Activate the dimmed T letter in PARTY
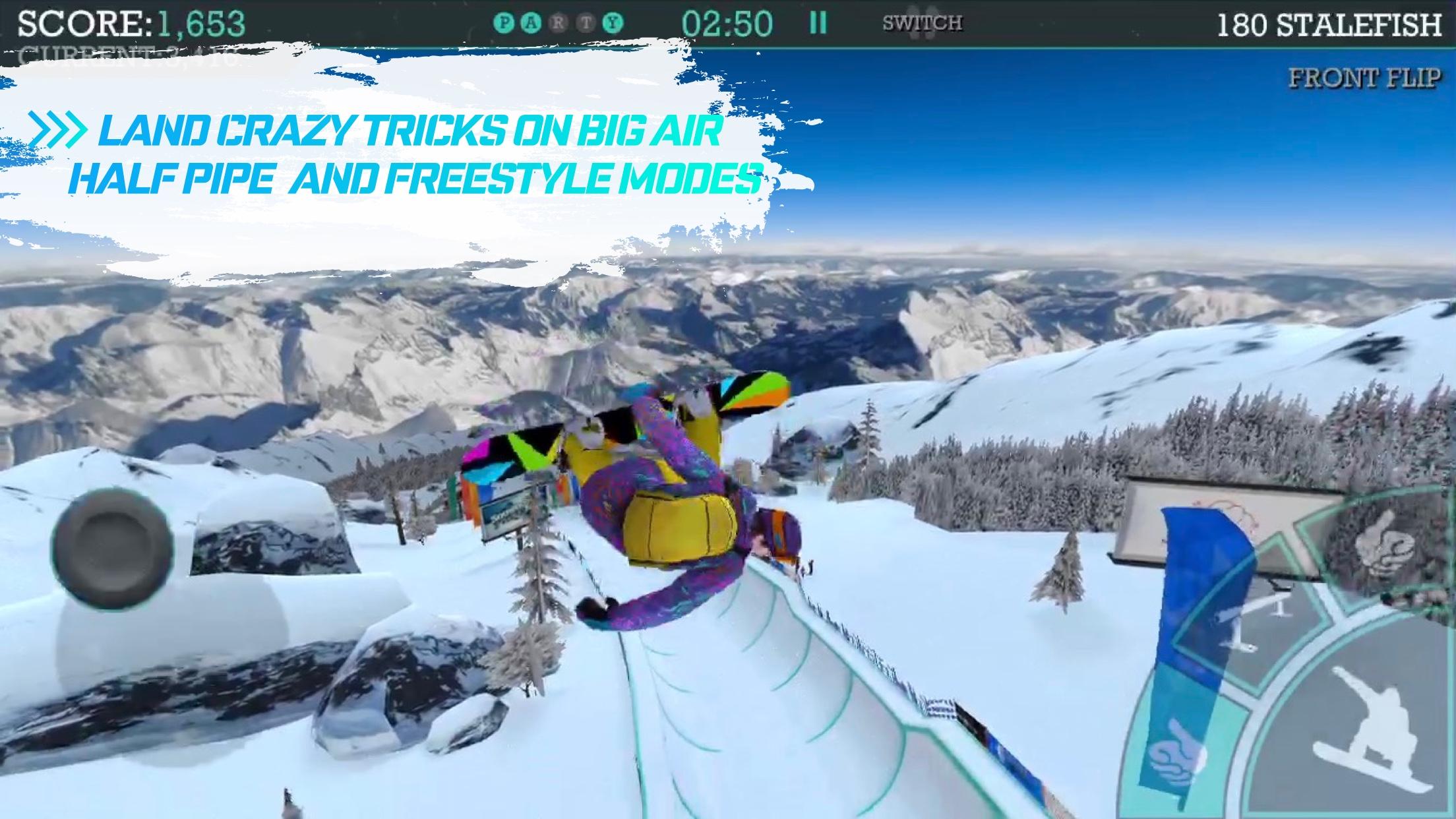1456x819 pixels. (x=584, y=21)
